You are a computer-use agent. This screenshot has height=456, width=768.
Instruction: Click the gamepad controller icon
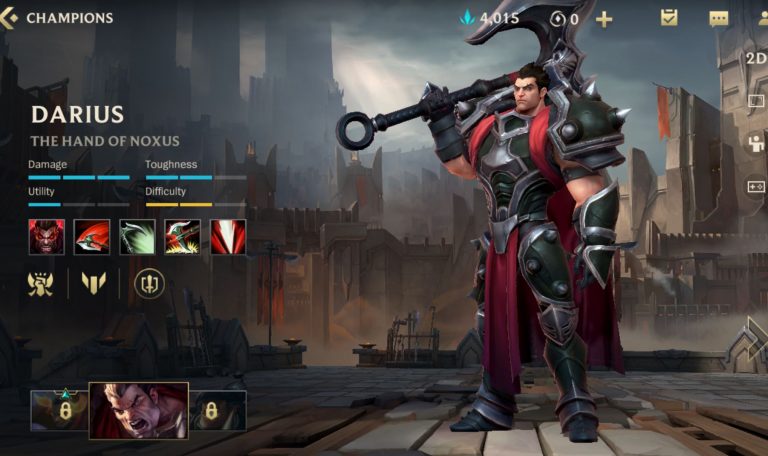coord(756,187)
